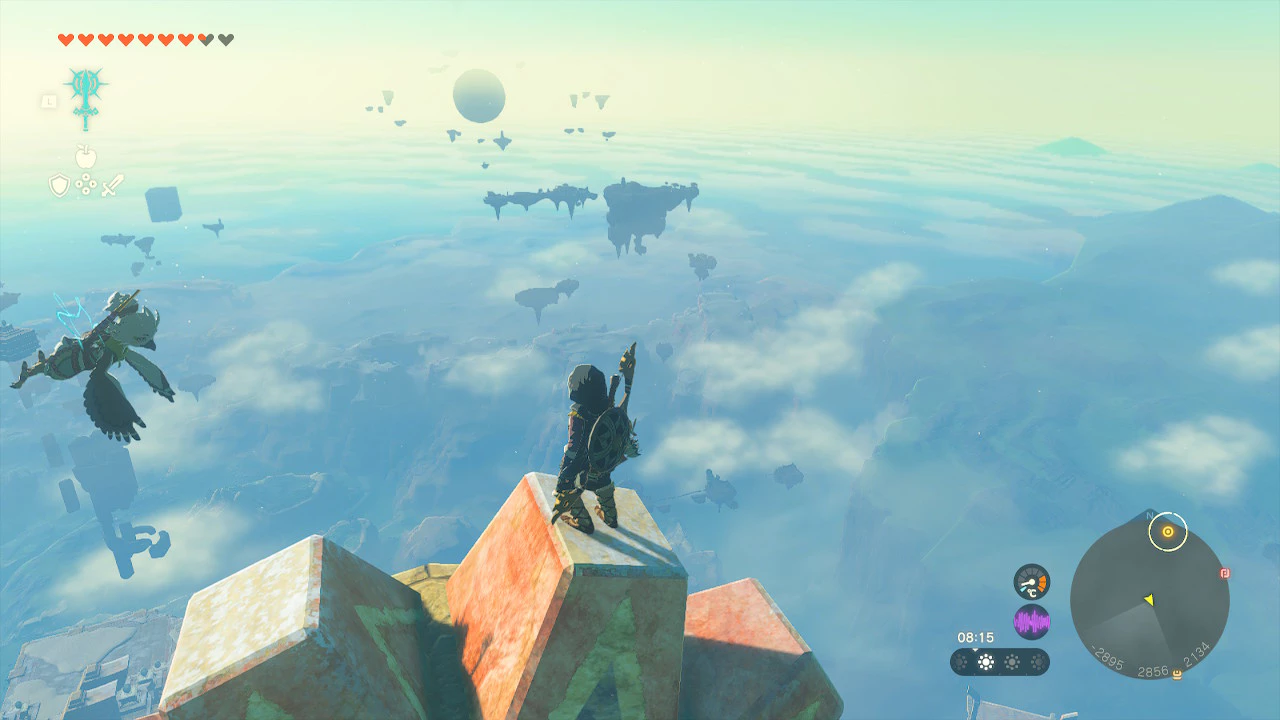Select the red marker on minimap edge

(1225, 574)
